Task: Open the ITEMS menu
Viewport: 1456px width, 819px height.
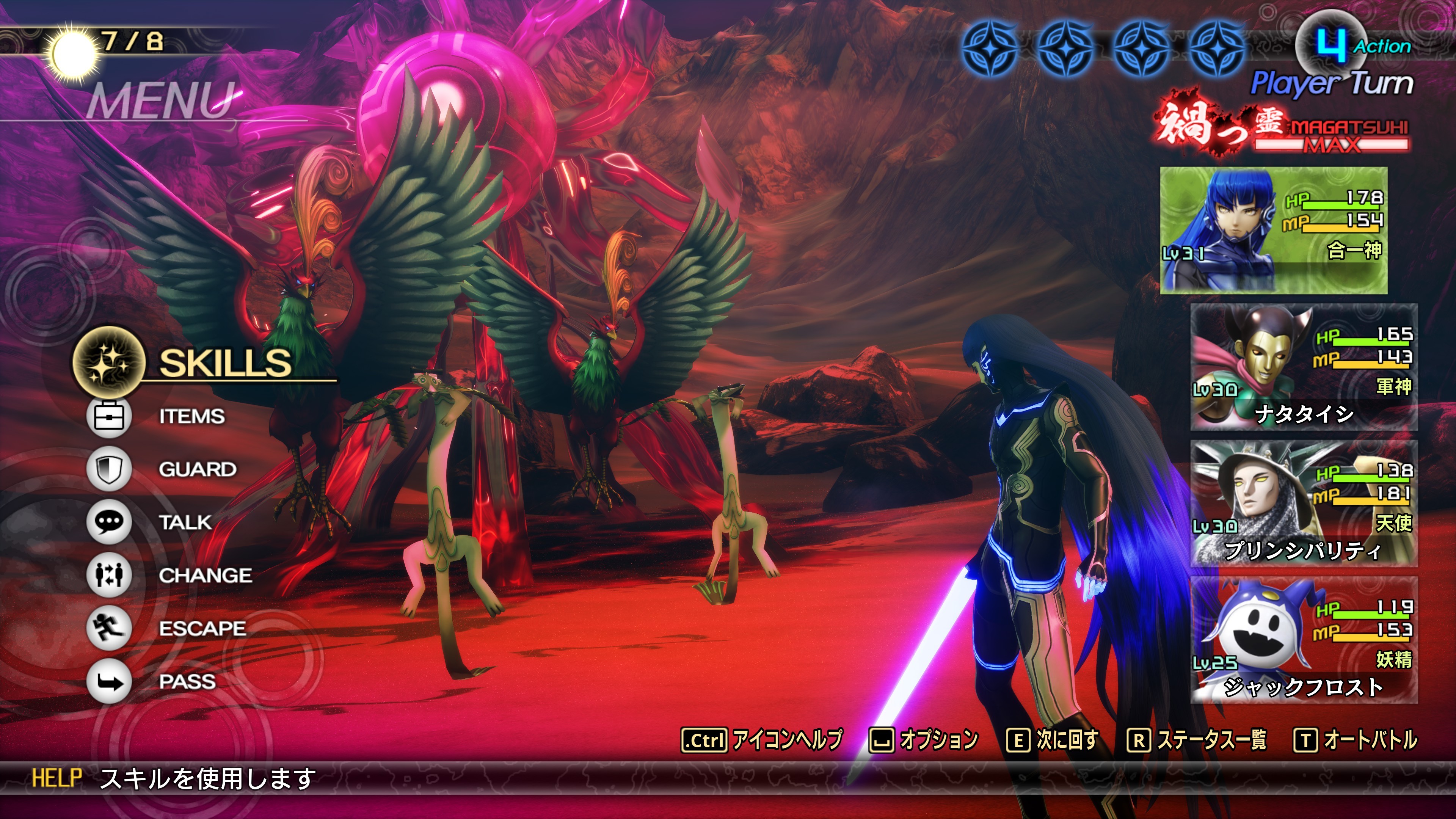Action: [x=191, y=417]
